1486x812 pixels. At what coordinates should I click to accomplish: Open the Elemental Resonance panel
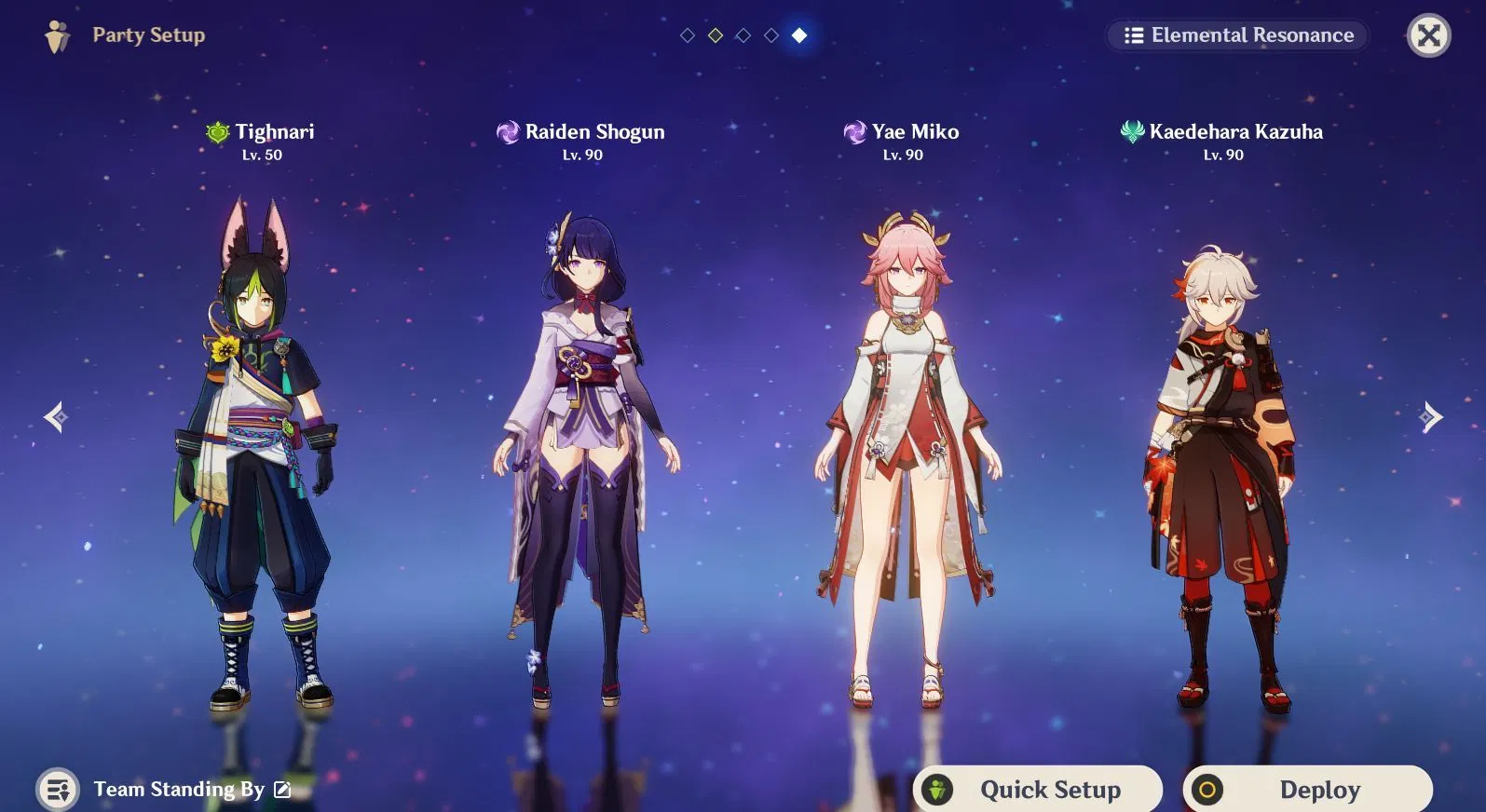[1238, 35]
